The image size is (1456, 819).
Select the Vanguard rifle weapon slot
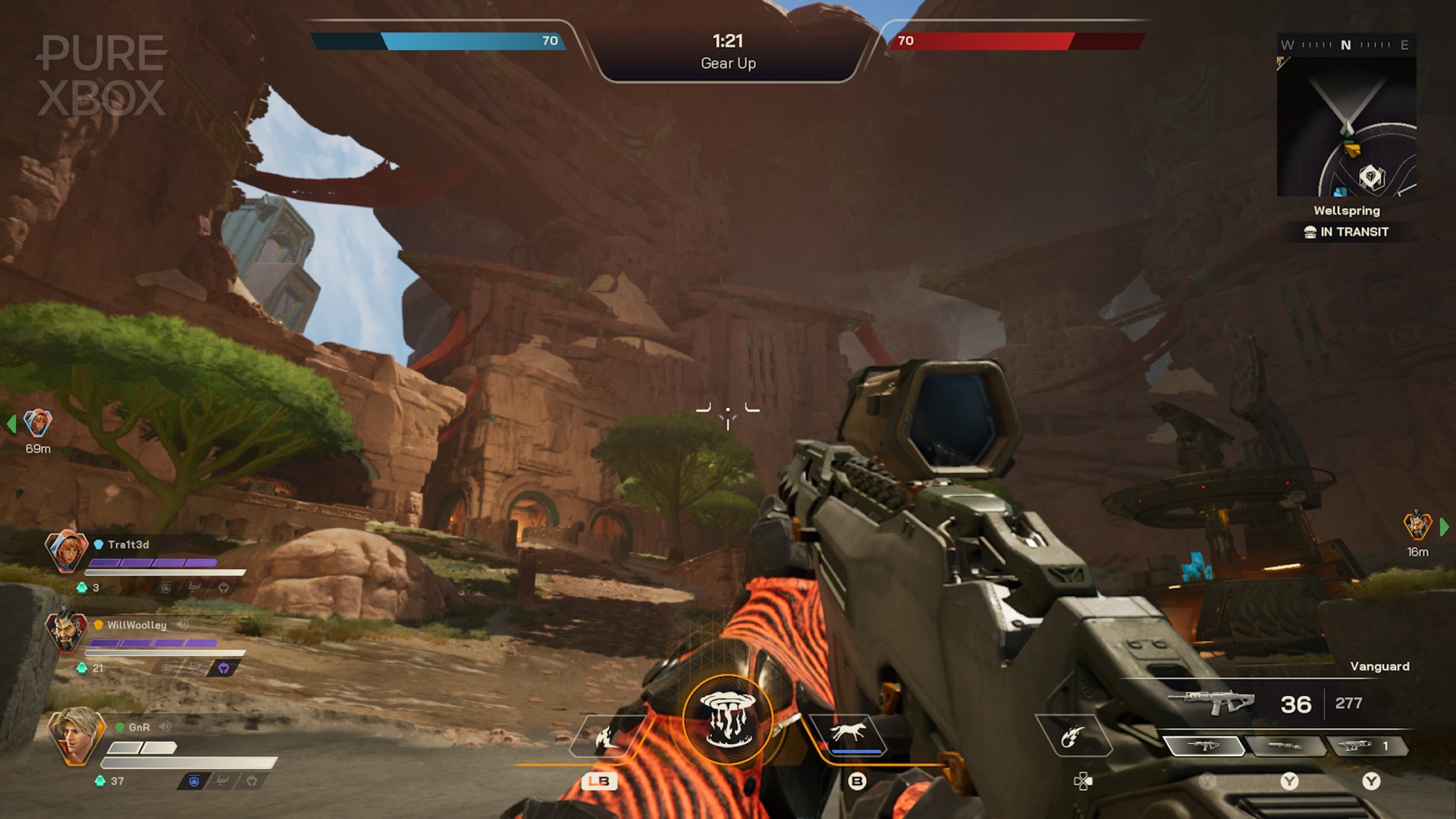(x=1203, y=747)
